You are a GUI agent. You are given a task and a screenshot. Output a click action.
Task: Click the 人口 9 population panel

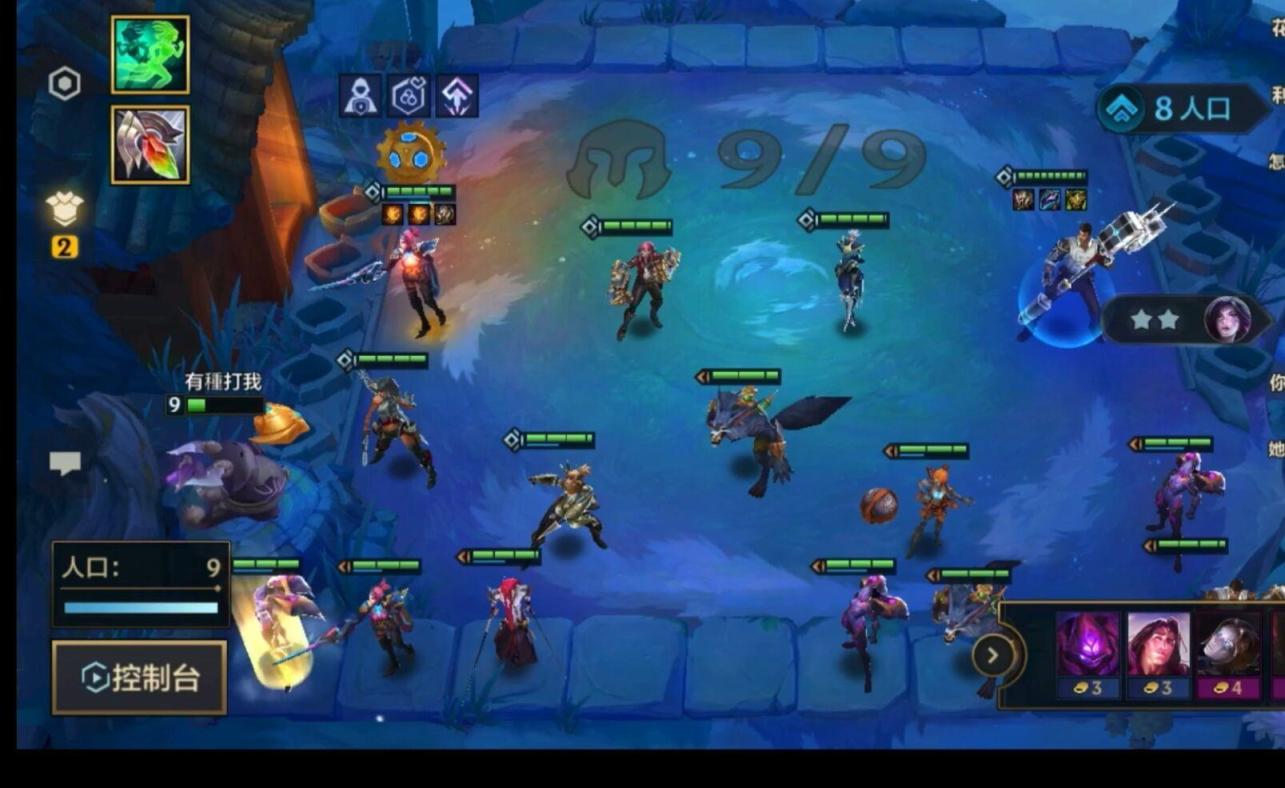tap(141, 584)
